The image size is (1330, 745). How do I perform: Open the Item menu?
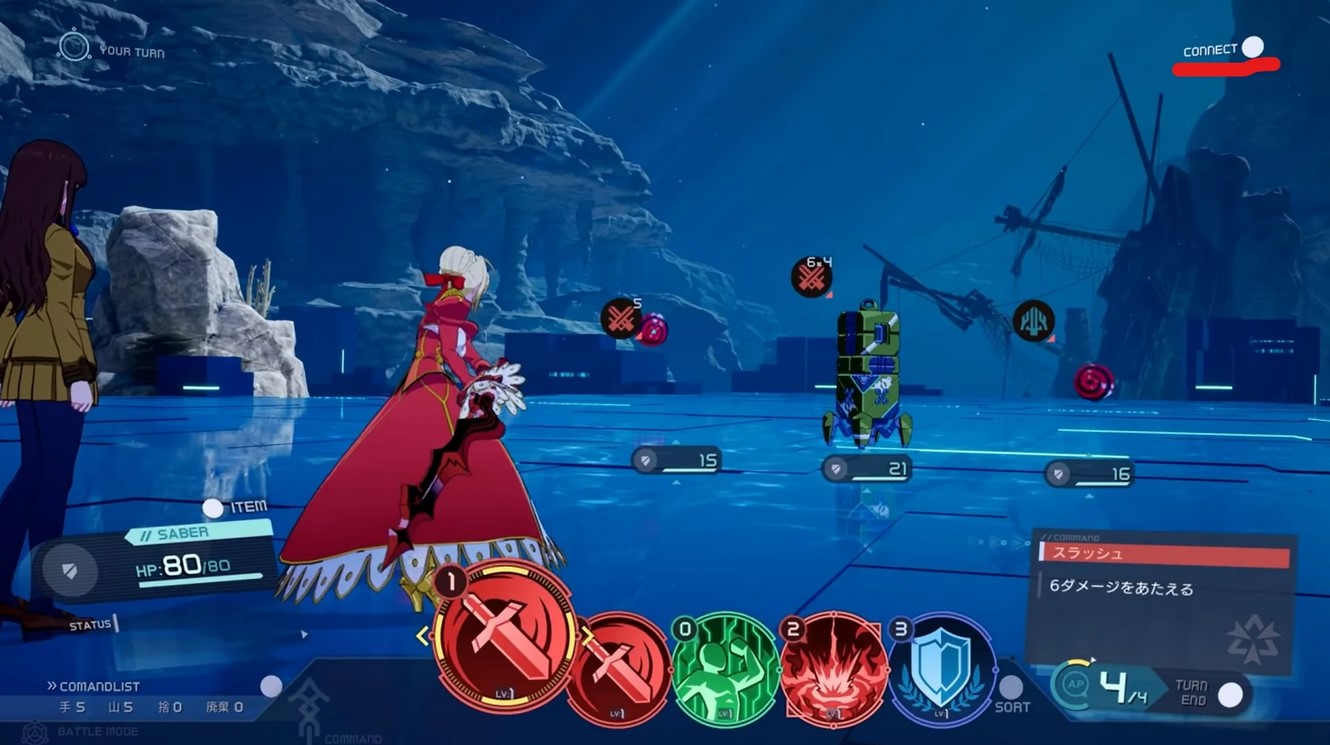(213, 508)
